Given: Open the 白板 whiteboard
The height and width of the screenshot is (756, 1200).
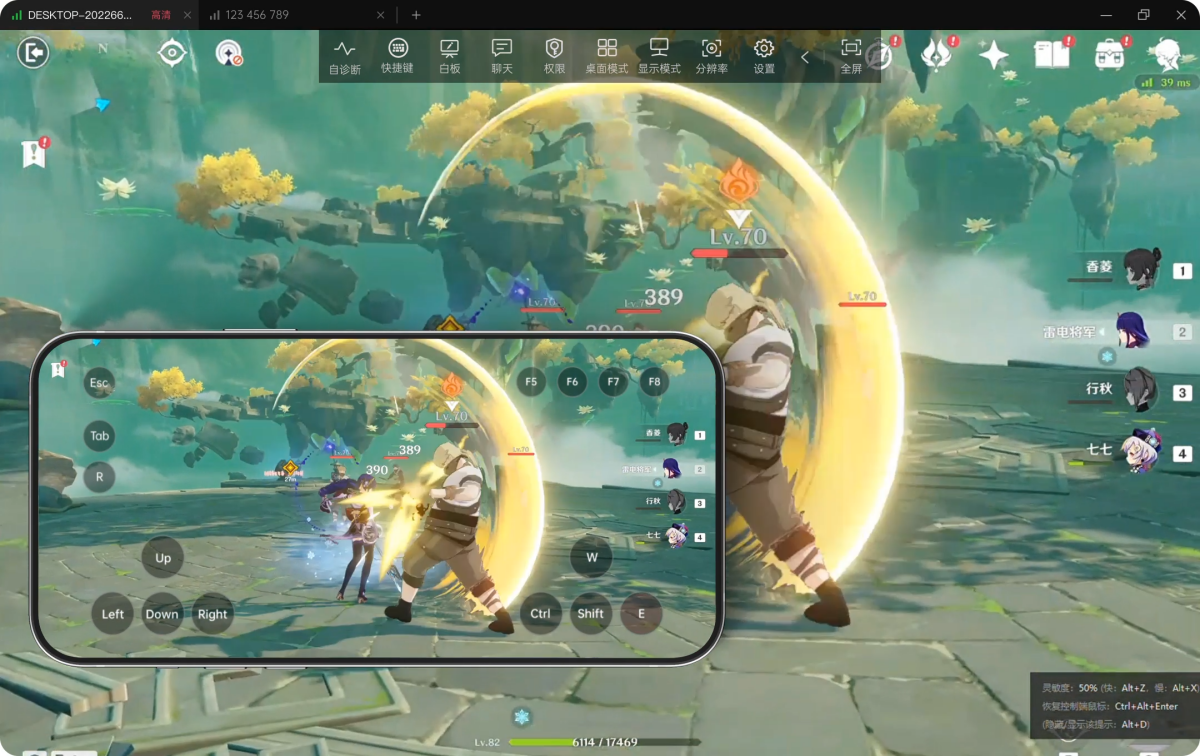Looking at the screenshot, I should click(x=450, y=57).
